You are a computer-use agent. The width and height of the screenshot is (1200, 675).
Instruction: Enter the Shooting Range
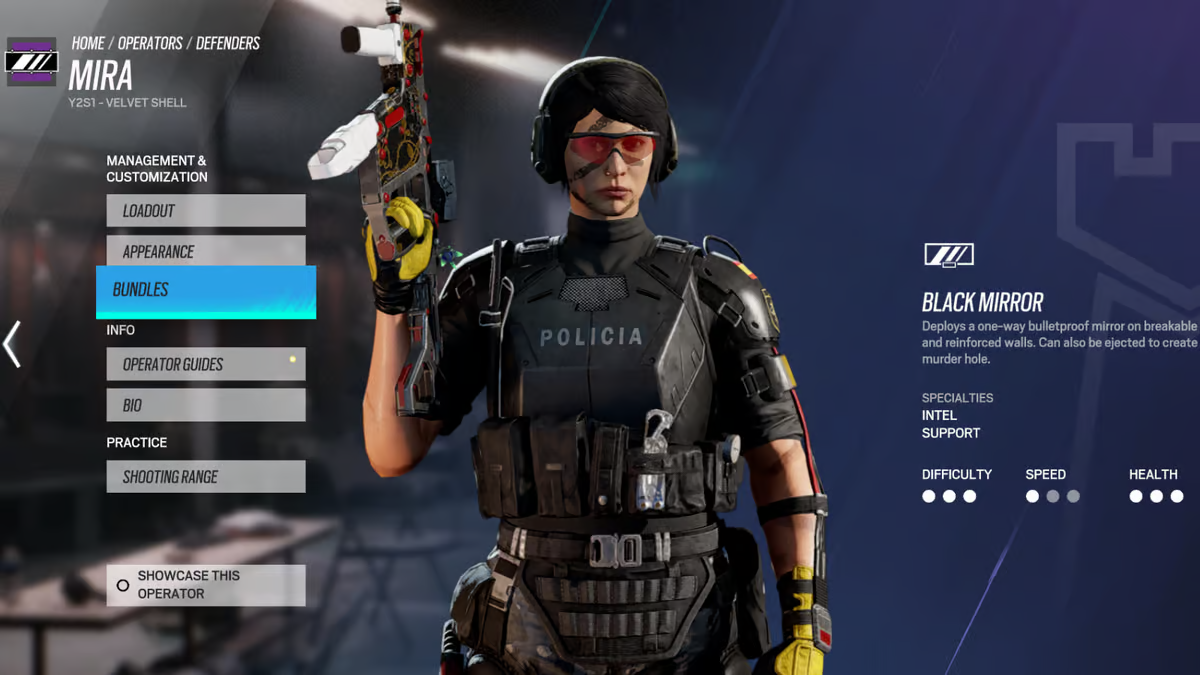(205, 477)
